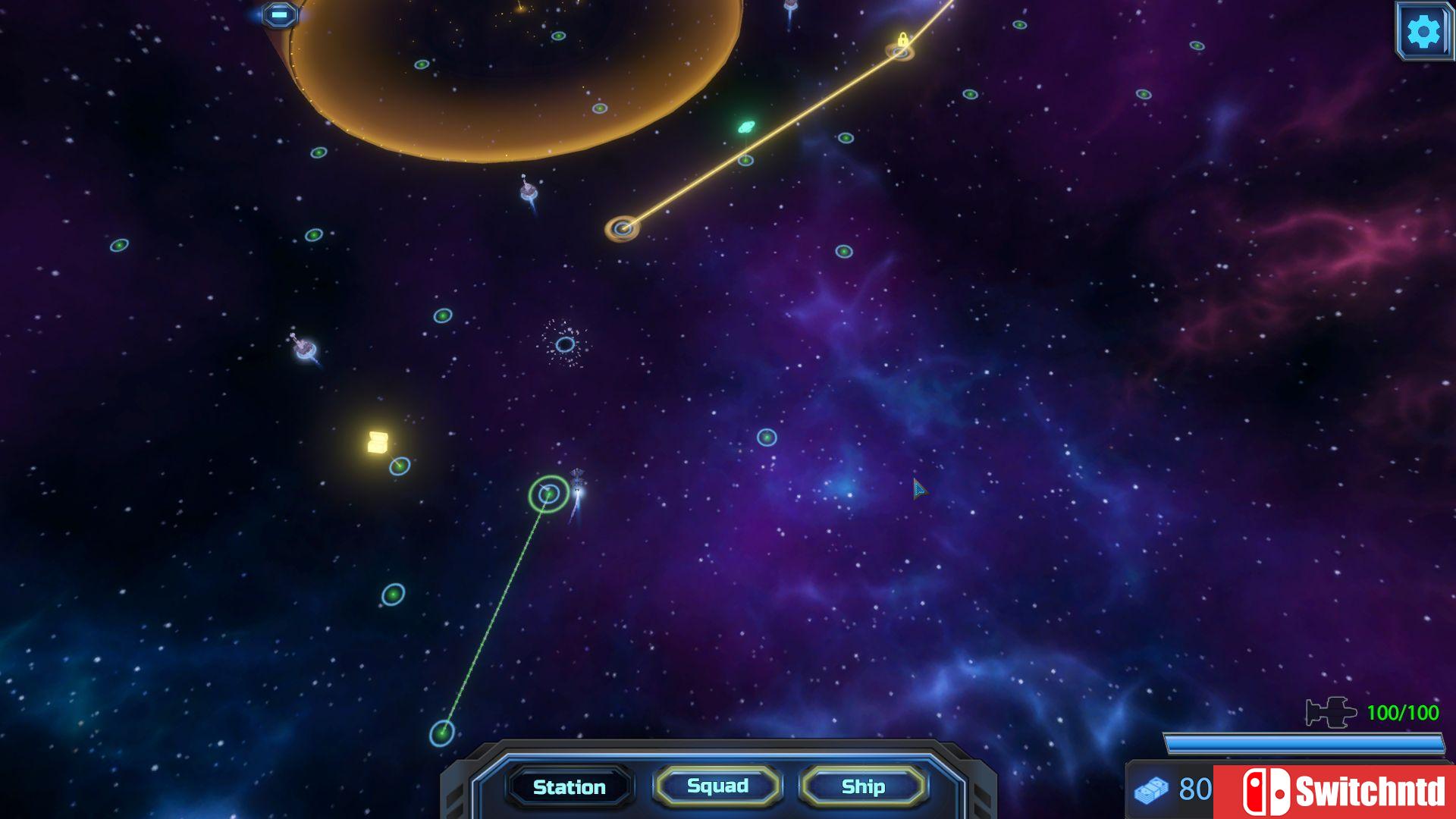Open the settings gear menu
This screenshot has height=819, width=1456.
(x=1423, y=33)
